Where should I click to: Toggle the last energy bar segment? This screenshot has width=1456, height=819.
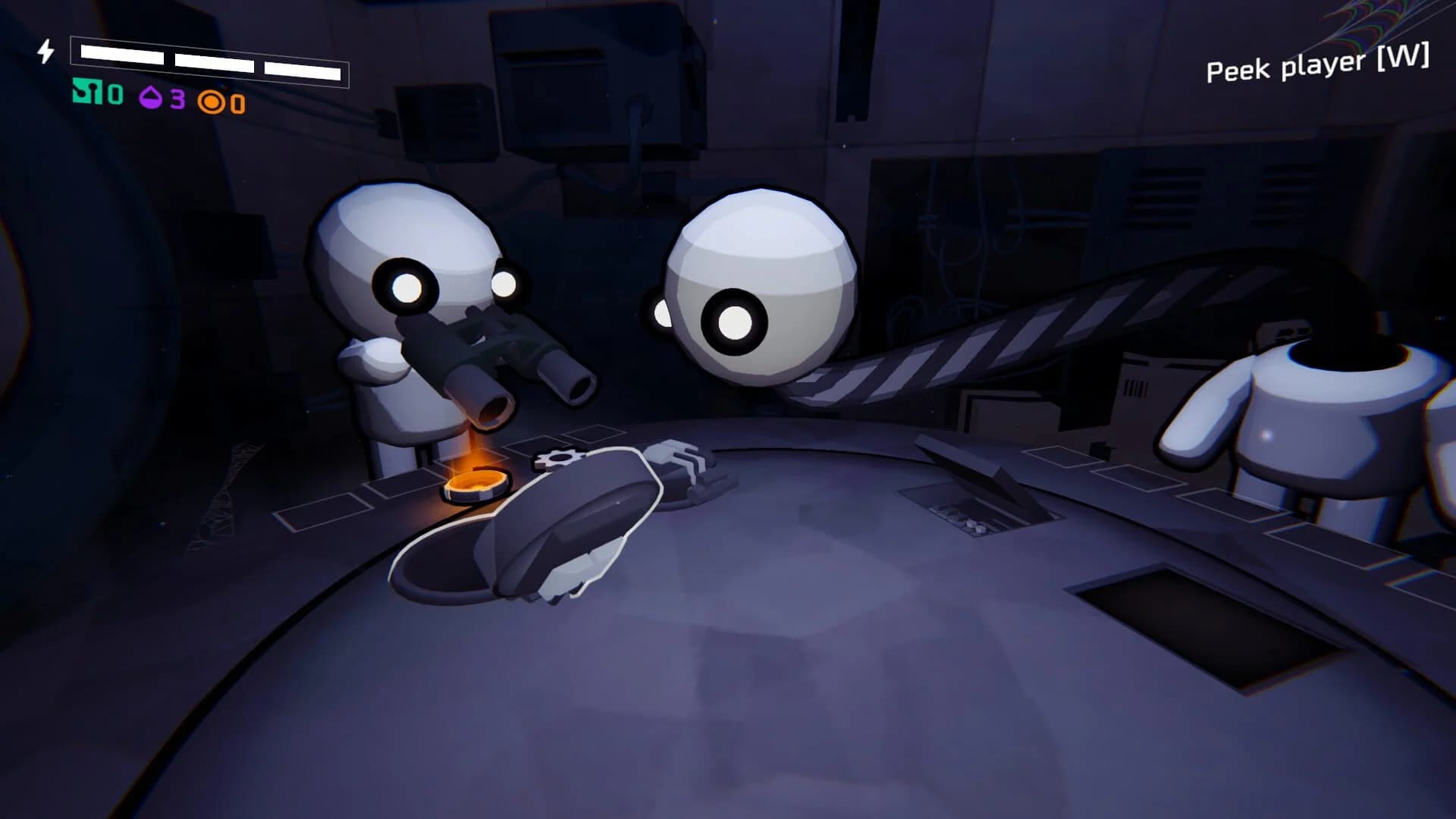point(303,70)
